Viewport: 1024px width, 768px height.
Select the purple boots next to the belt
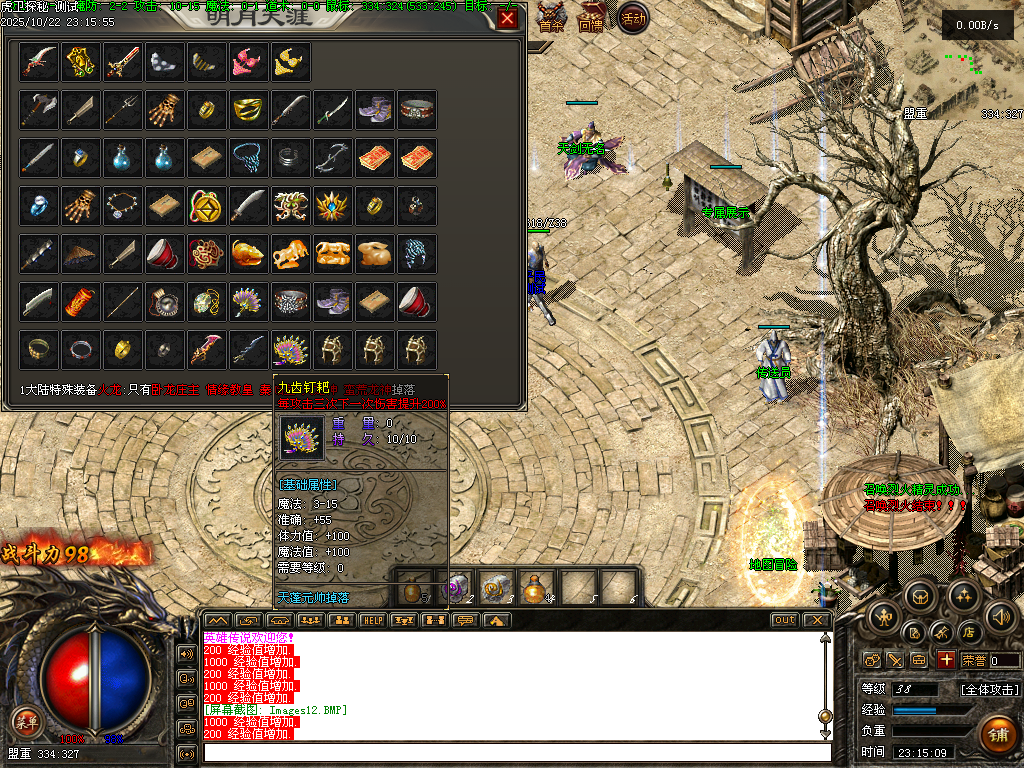click(375, 109)
